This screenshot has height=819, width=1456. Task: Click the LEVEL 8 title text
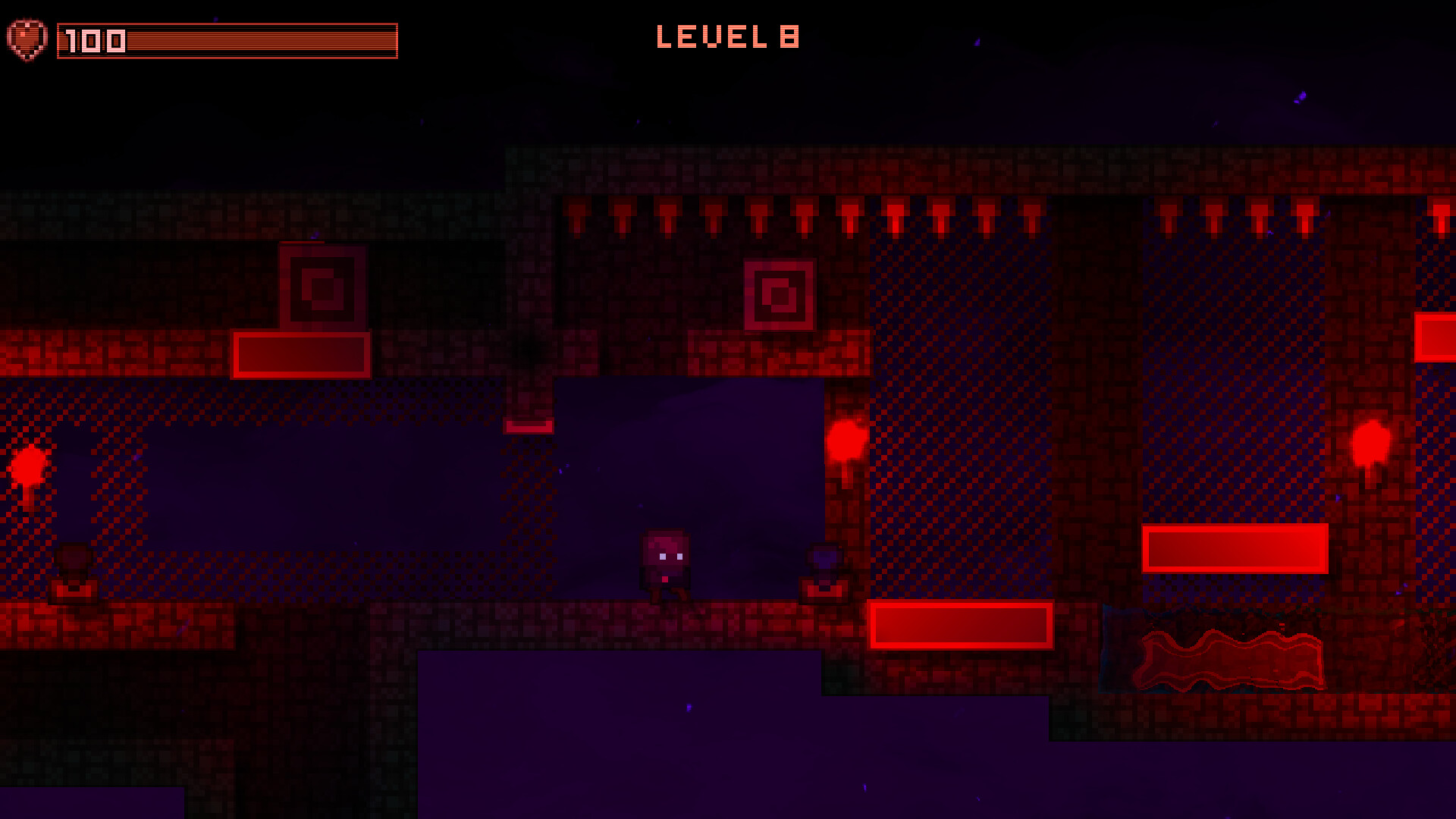pyautogui.click(x=730, y=36)
